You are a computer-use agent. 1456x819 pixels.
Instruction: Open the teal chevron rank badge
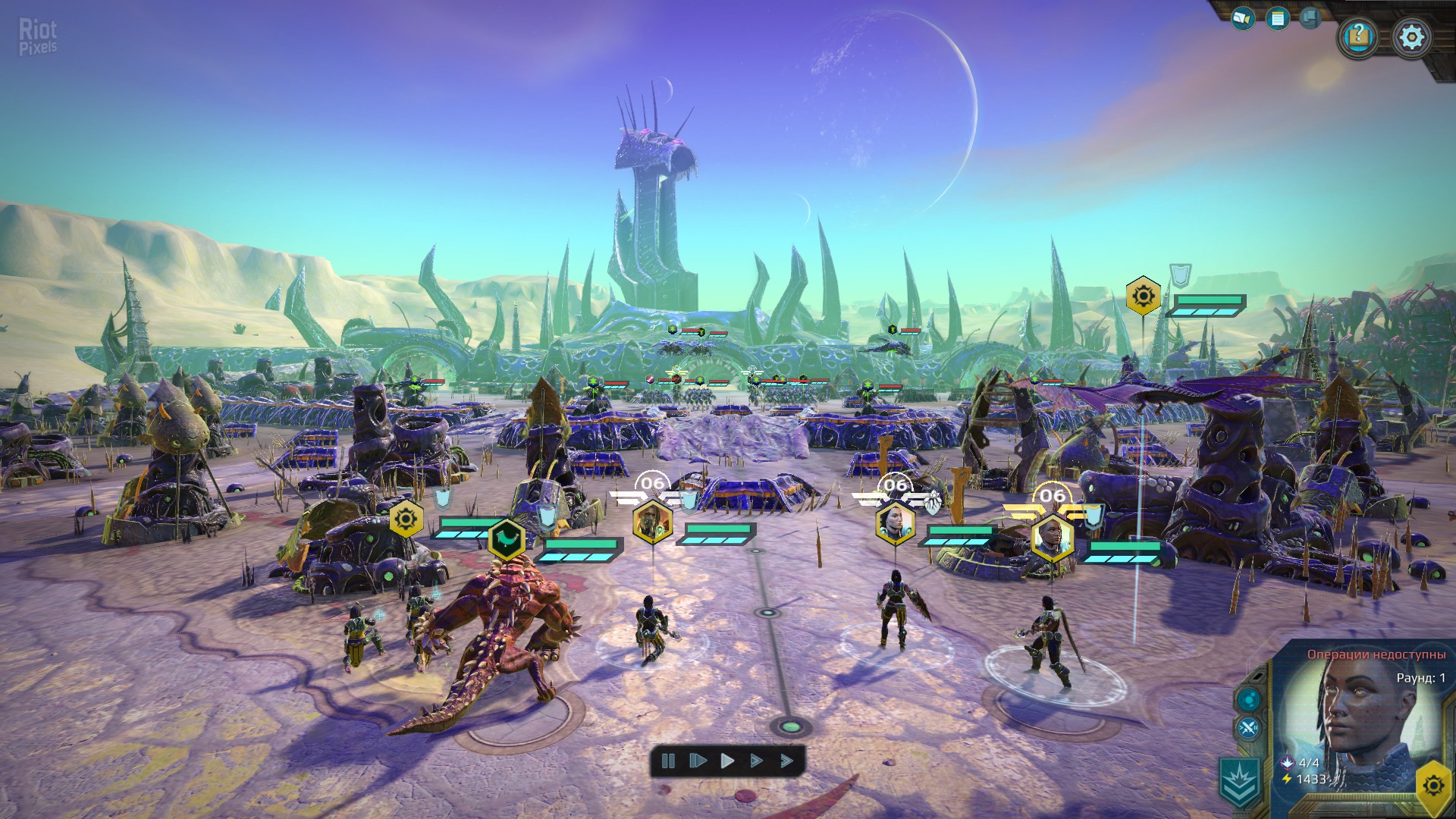coord(1240,781)
